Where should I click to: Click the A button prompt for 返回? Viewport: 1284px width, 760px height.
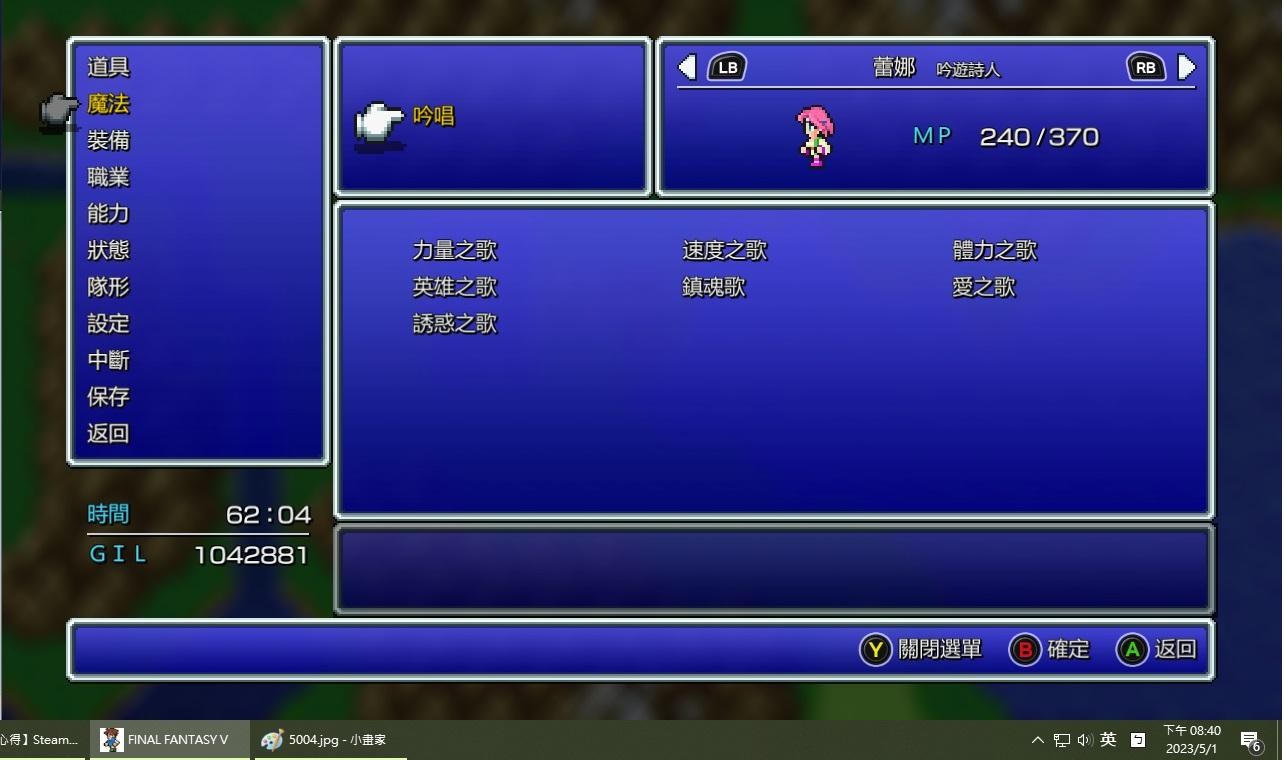[x=1131, y=649]
